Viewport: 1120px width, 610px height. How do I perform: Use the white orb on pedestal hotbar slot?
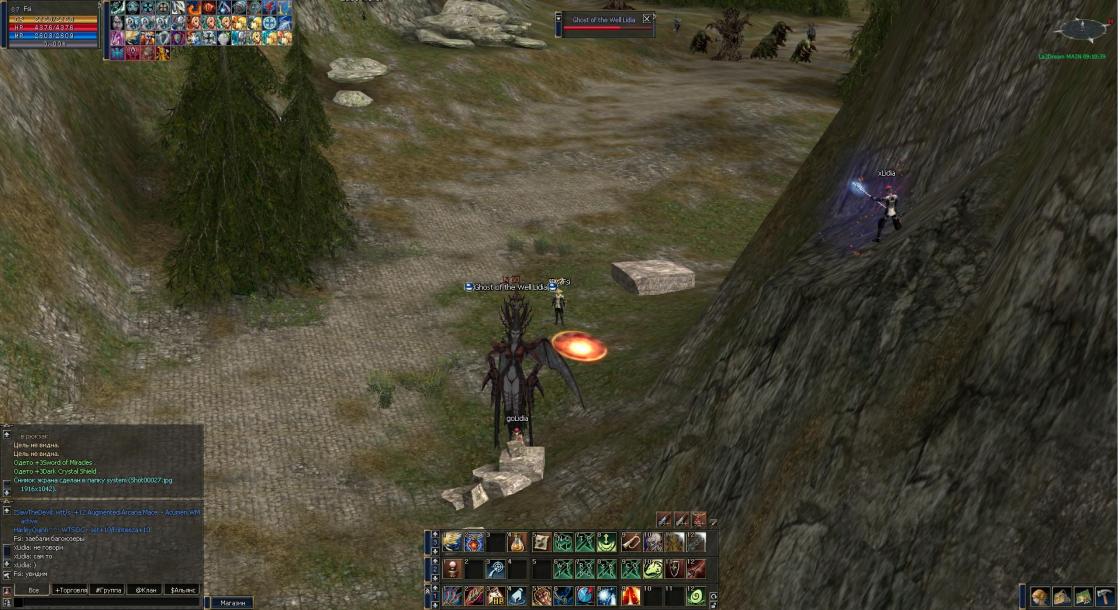pos(452,569)
